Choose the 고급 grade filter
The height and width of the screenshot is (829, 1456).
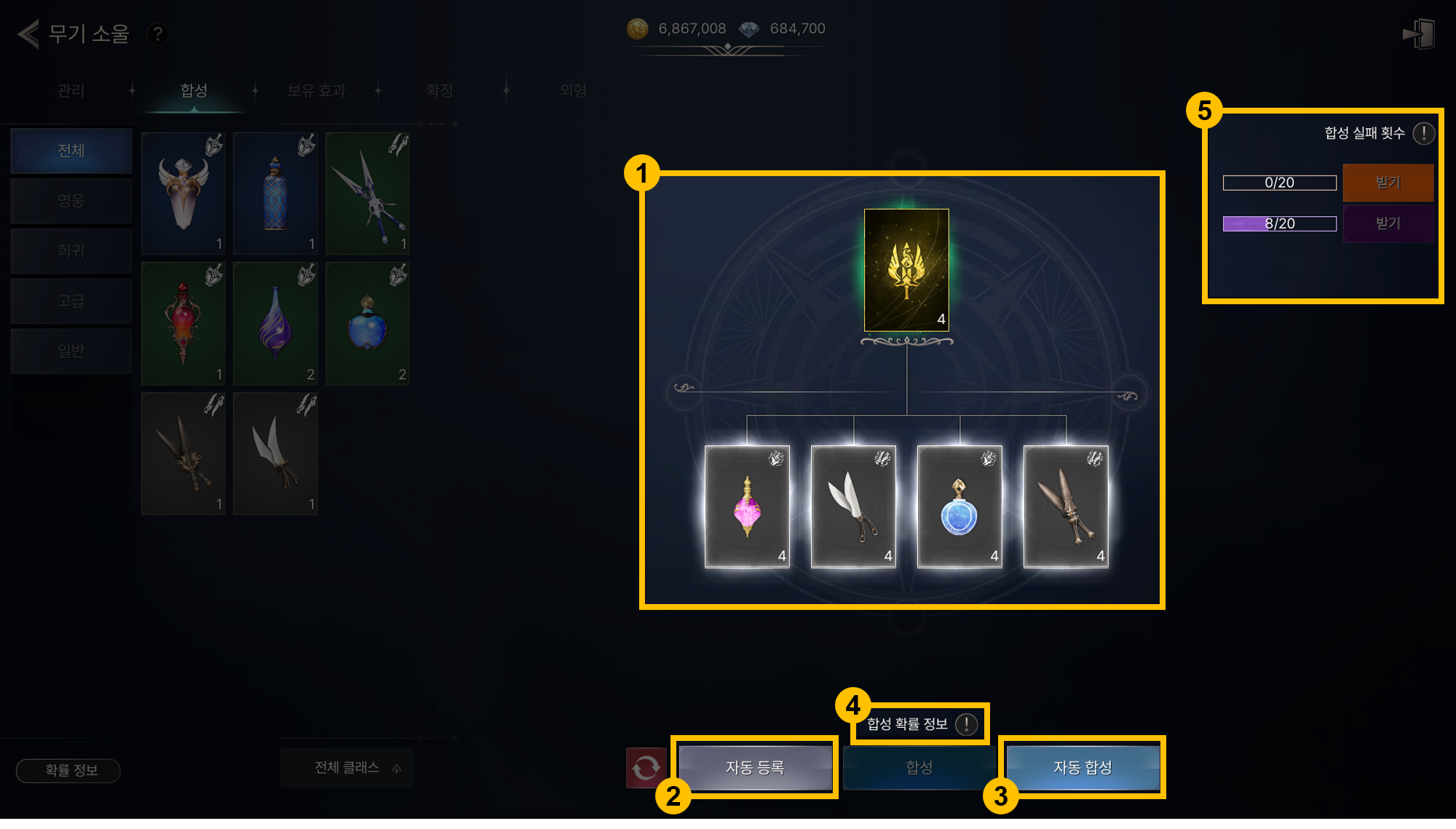pos(71,301)
